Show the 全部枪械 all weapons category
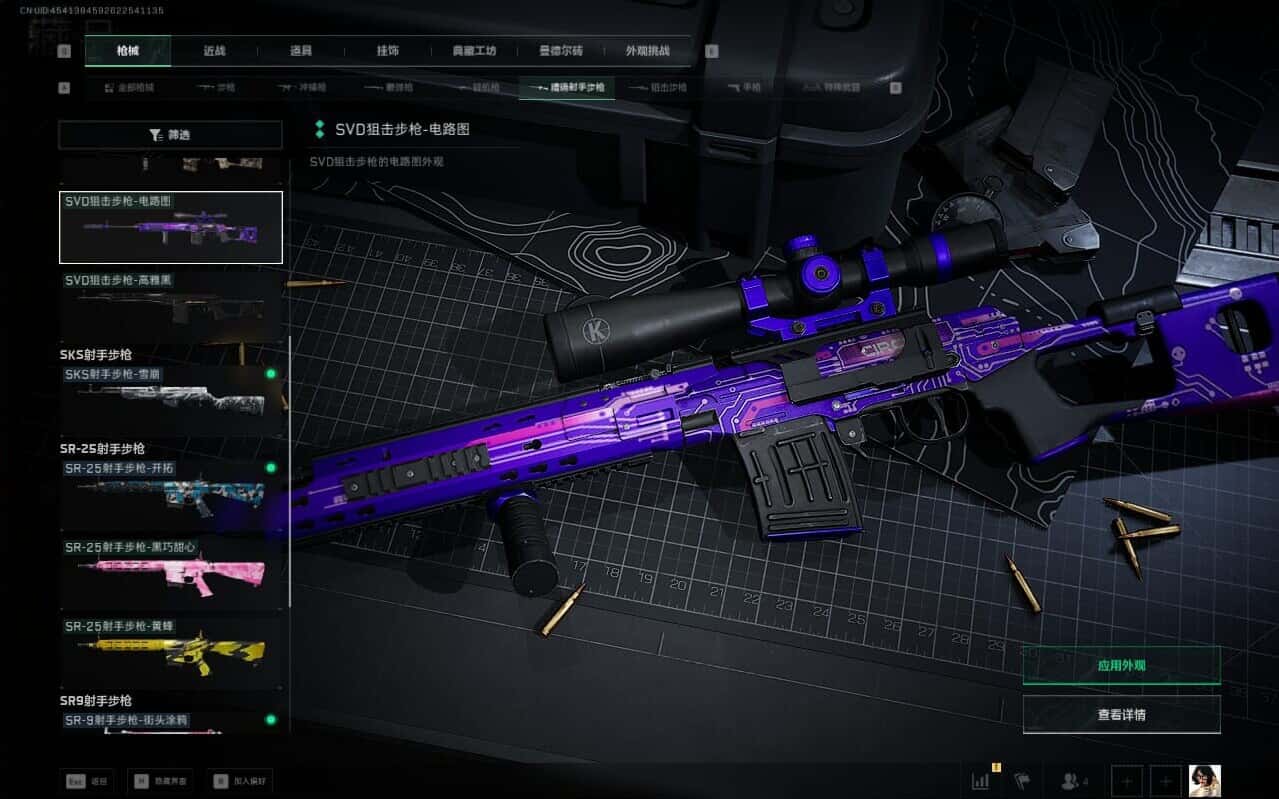The image size is (1279, 799). pos(129,88)
